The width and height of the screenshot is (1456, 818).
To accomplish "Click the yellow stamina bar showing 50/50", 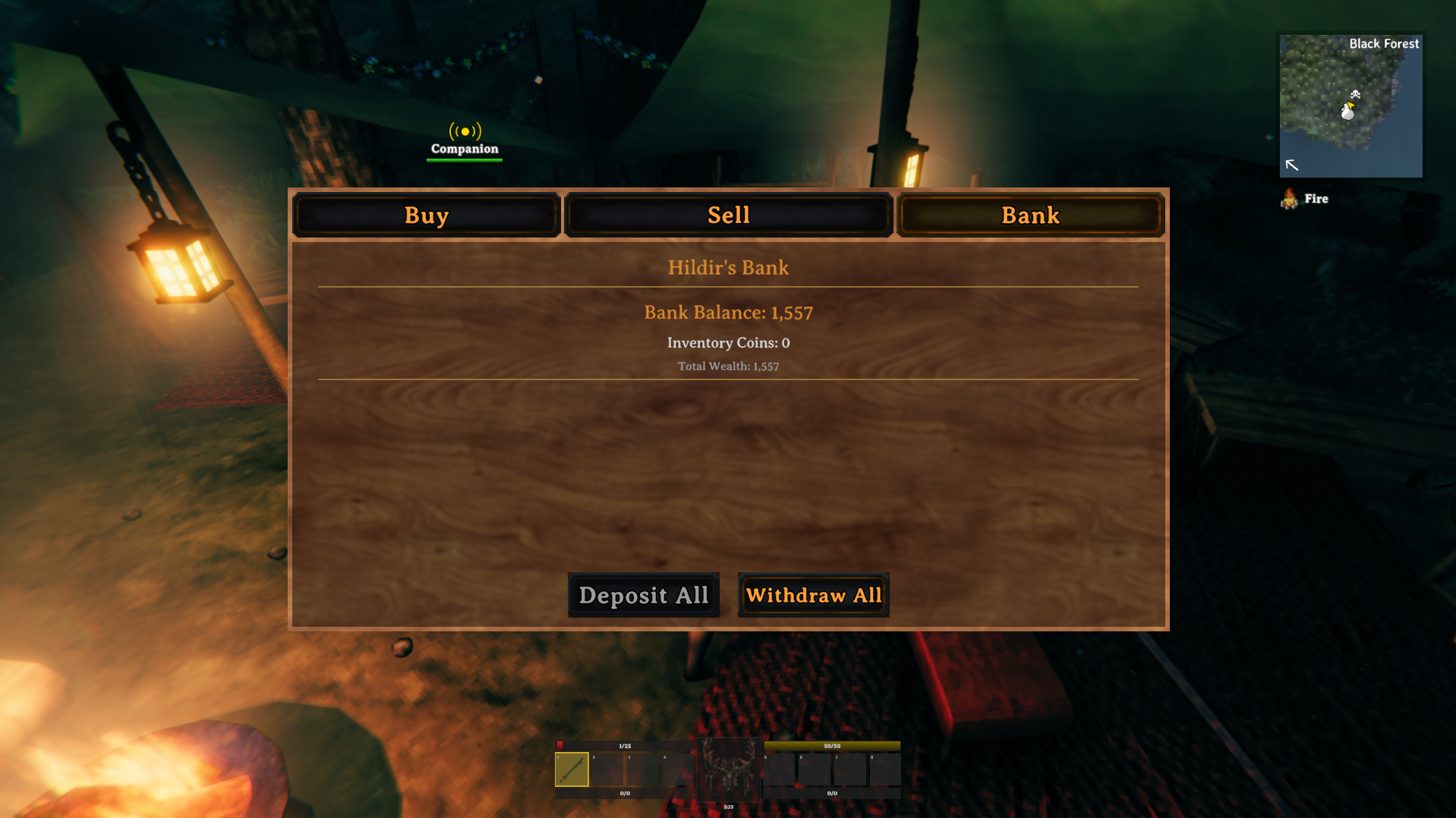I will point(833,746).
